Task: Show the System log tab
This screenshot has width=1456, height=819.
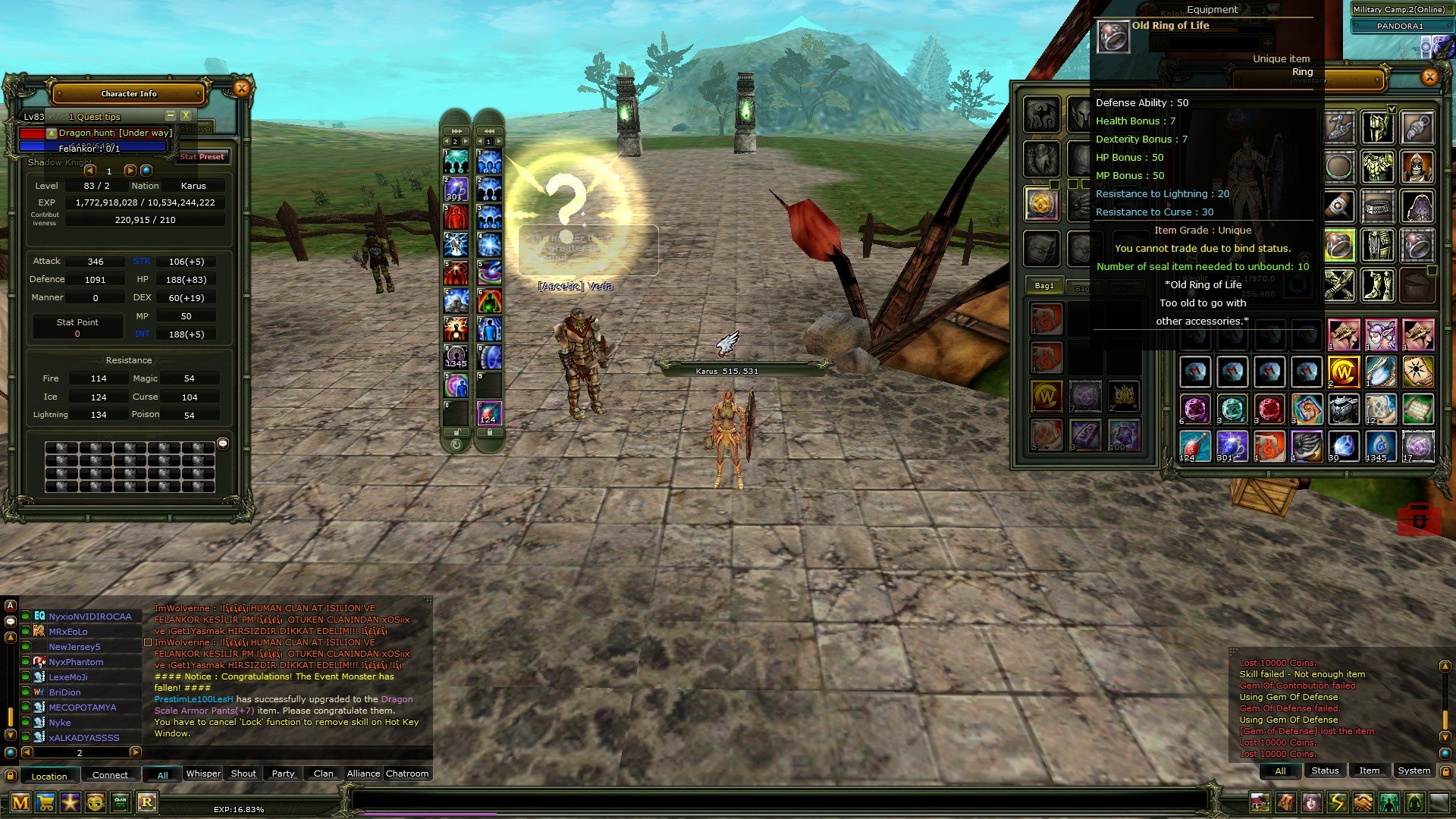Action: (1414, 770)
